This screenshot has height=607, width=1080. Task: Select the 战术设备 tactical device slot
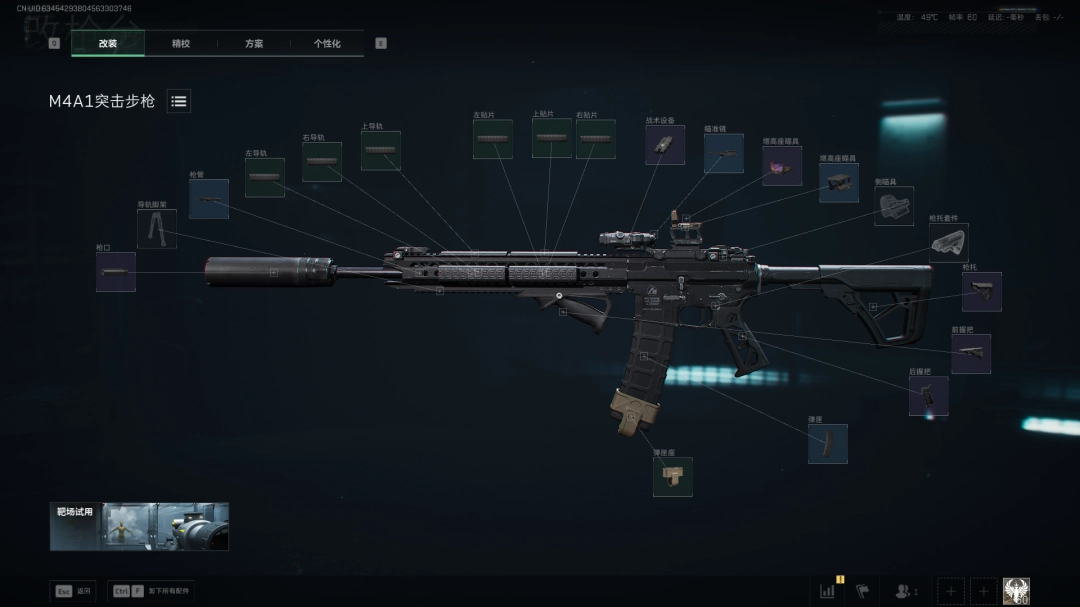(665, 144)
